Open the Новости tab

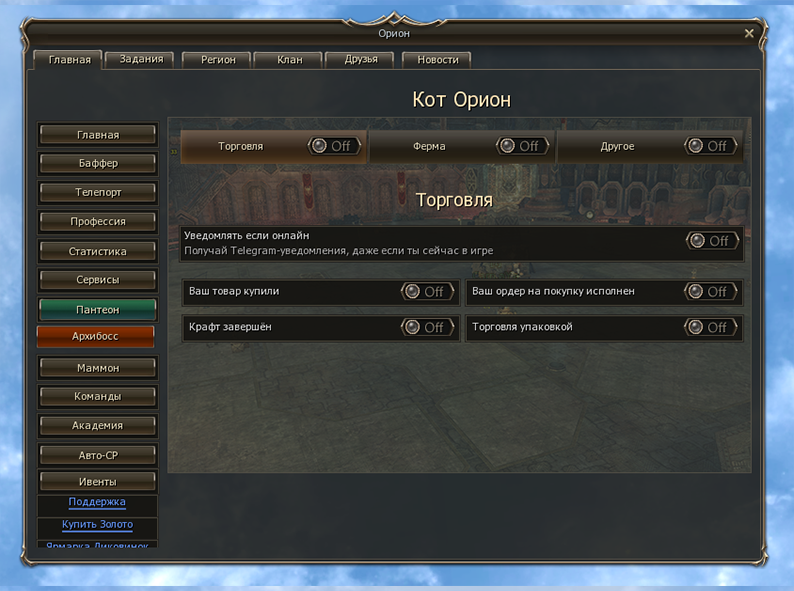pyautogui.click(x=437, y=59)
